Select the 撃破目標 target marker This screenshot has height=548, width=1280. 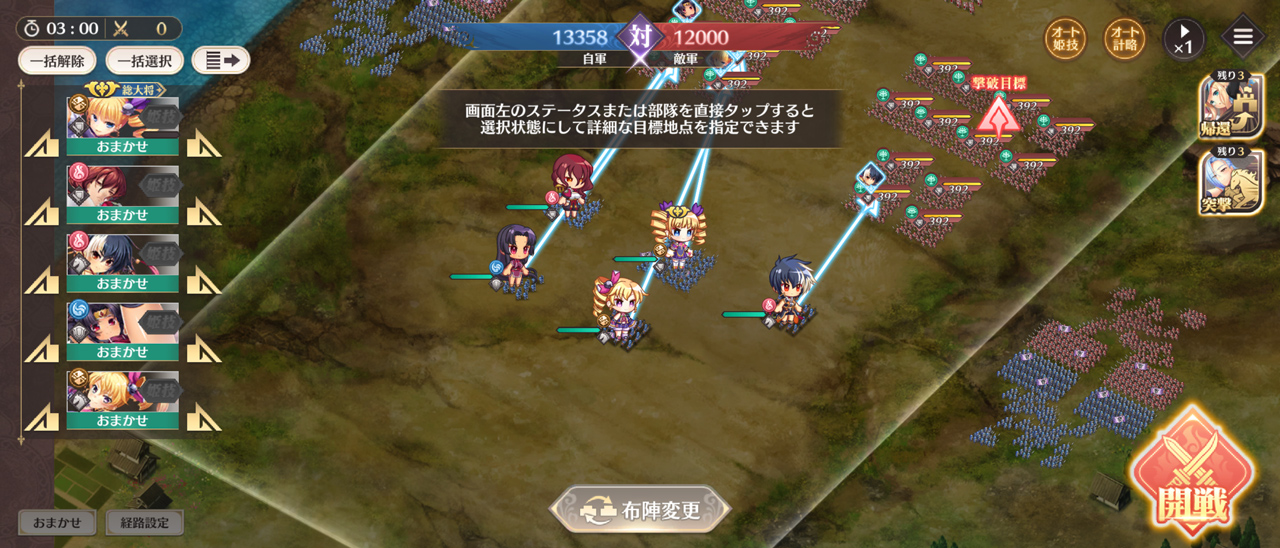(x=998, y=116)
